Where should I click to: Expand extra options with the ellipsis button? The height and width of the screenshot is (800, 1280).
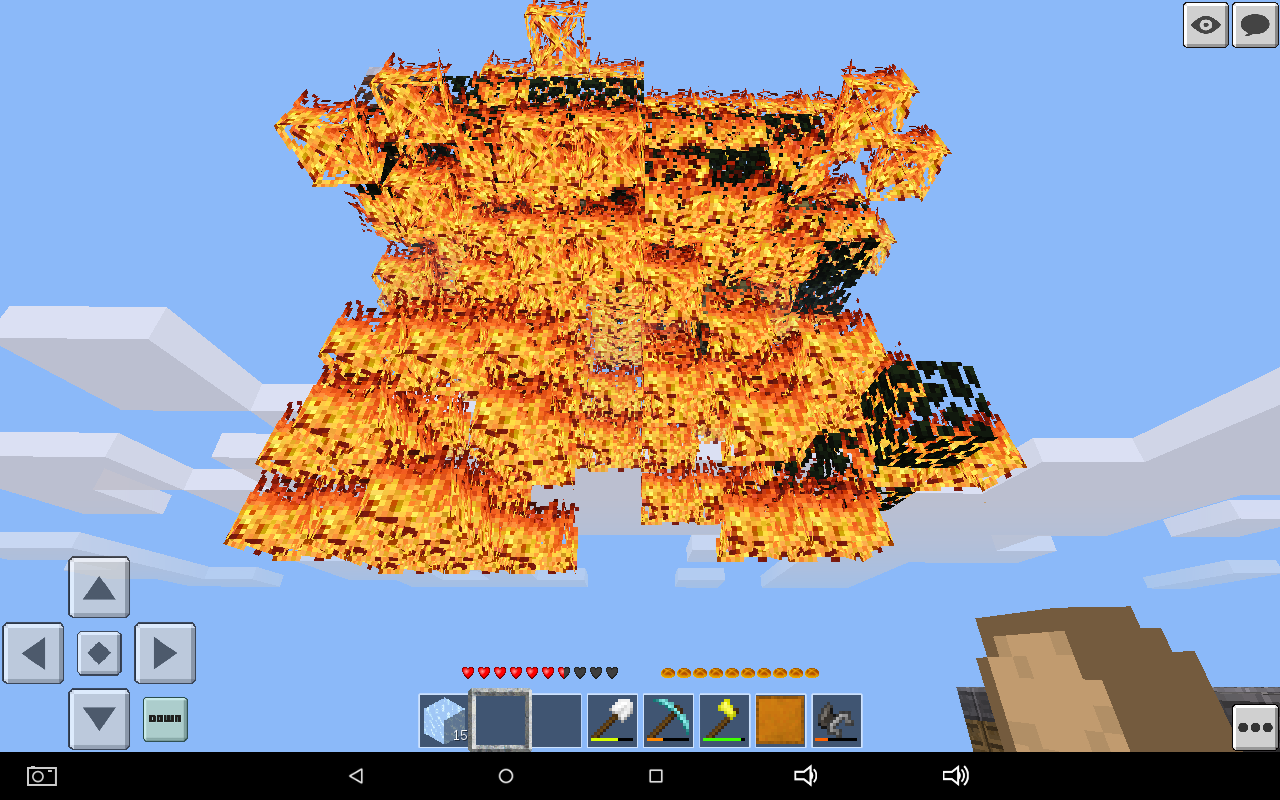coord(1254,729)
